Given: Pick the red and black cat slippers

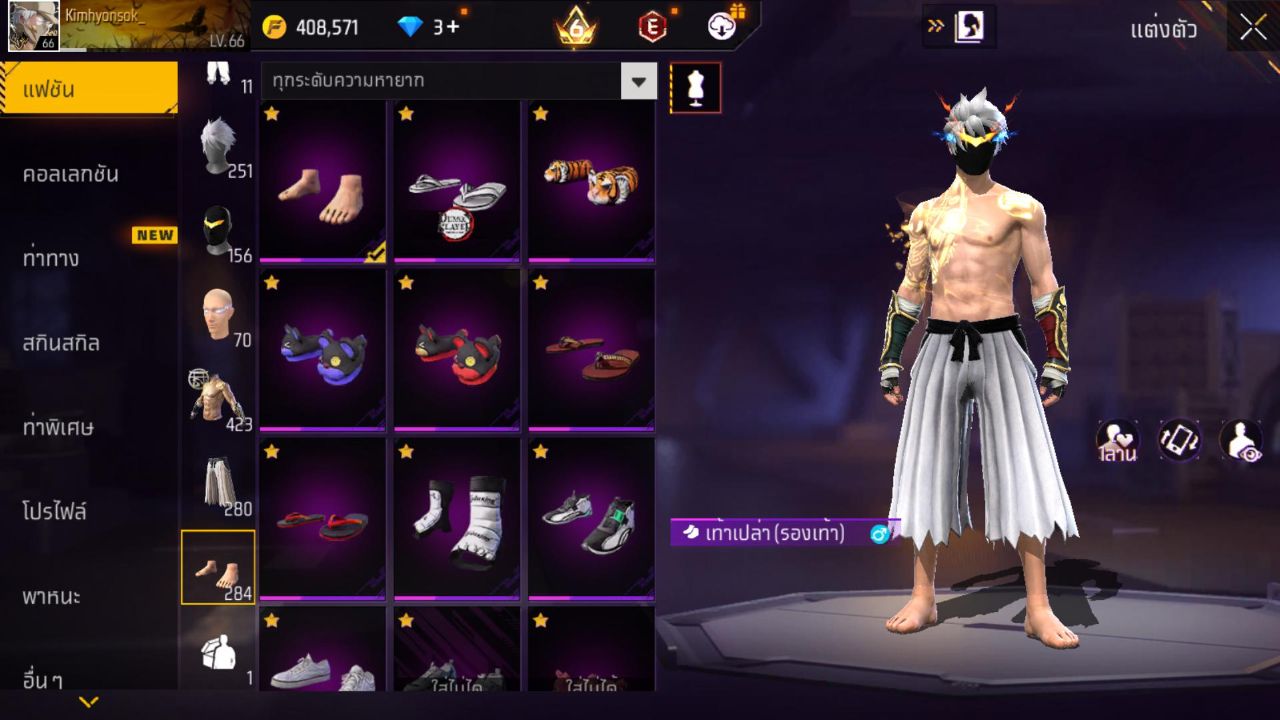Looking at the screenshot, I should click(456, 350).
